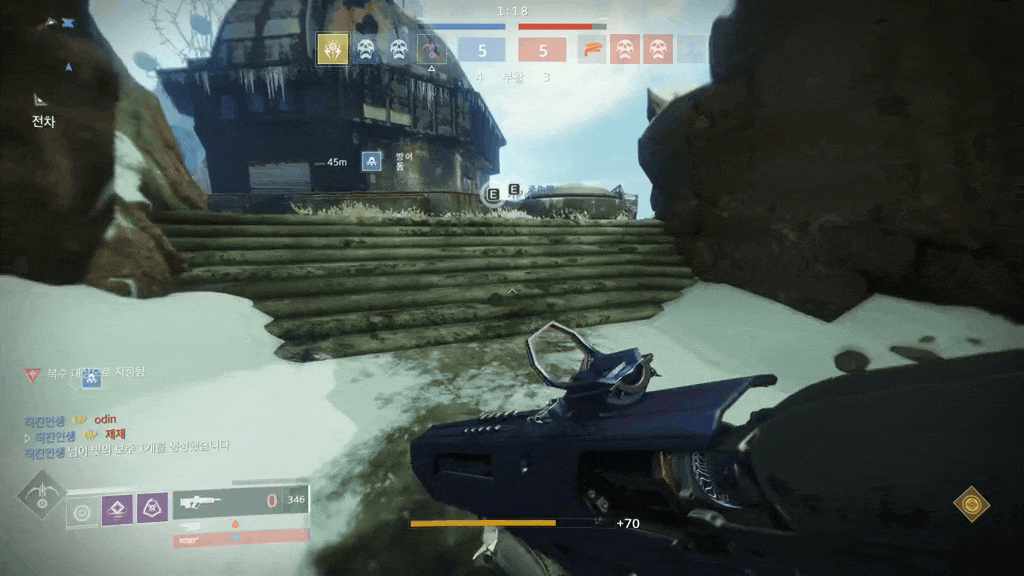Switch to the red heavy weapon slot
1024x576 pixels.
click(240, 538)
